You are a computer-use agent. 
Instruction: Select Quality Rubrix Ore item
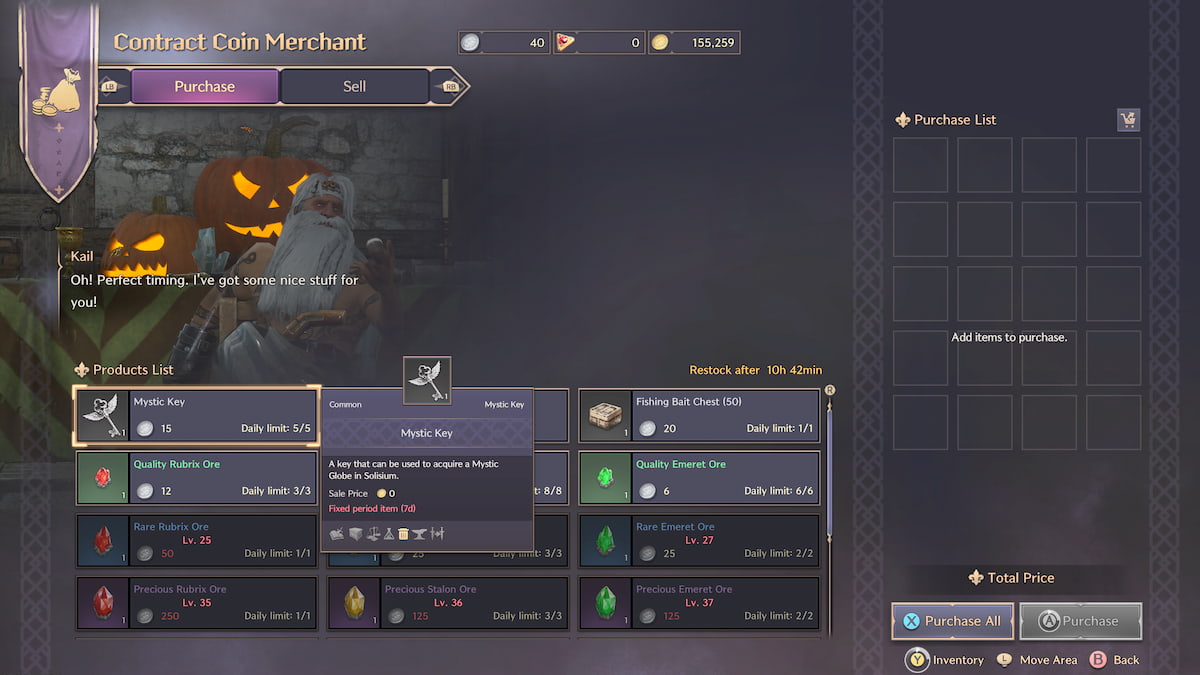[197, 478]
